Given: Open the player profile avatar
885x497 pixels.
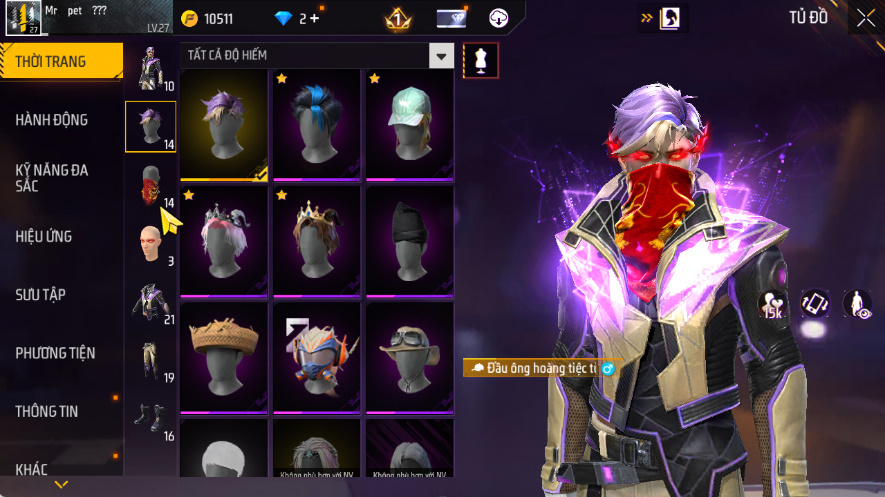Looking at the screenshot, I should pyautogui.click(x=22, y=17).
